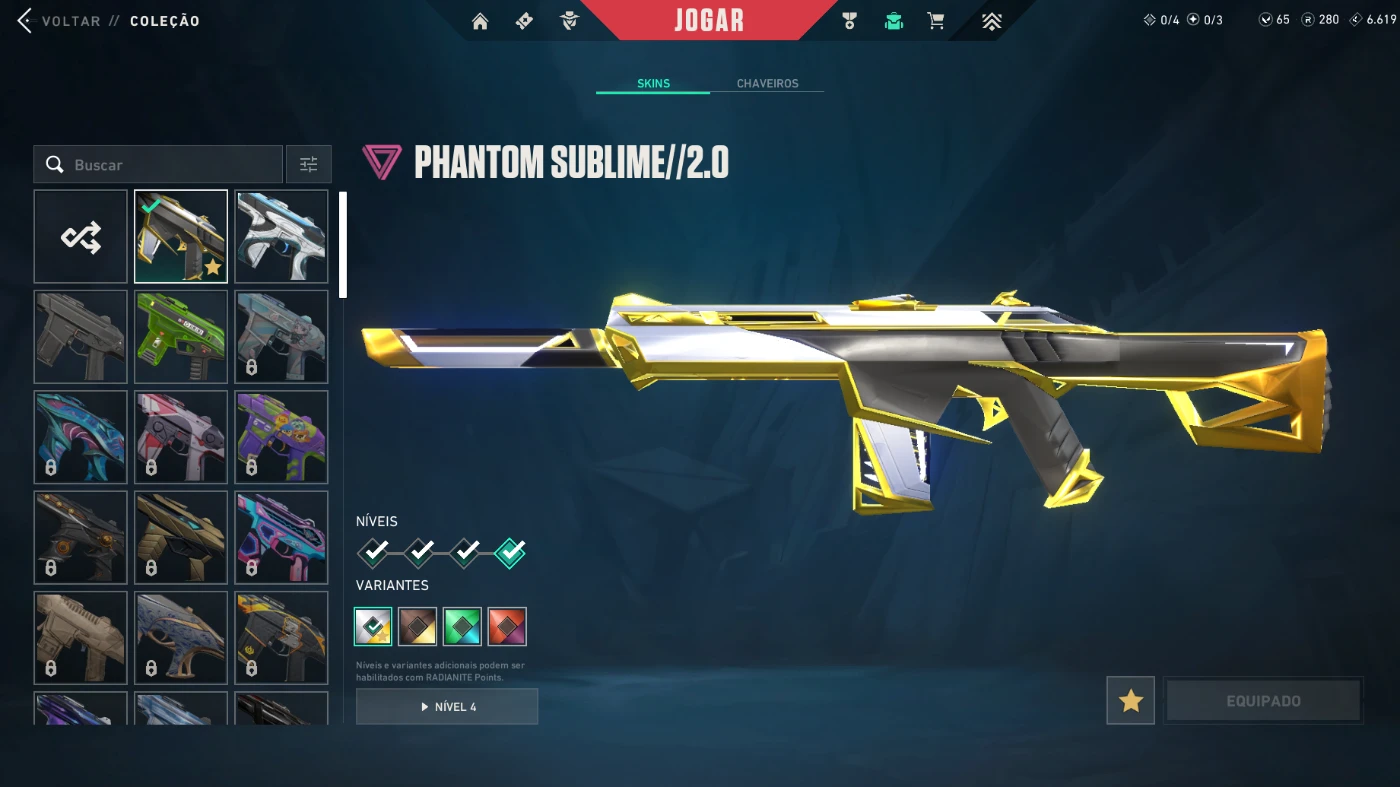Click the Buscar search field
The height and width of the screenshot is (787, 1400).
tap(158, 165)
